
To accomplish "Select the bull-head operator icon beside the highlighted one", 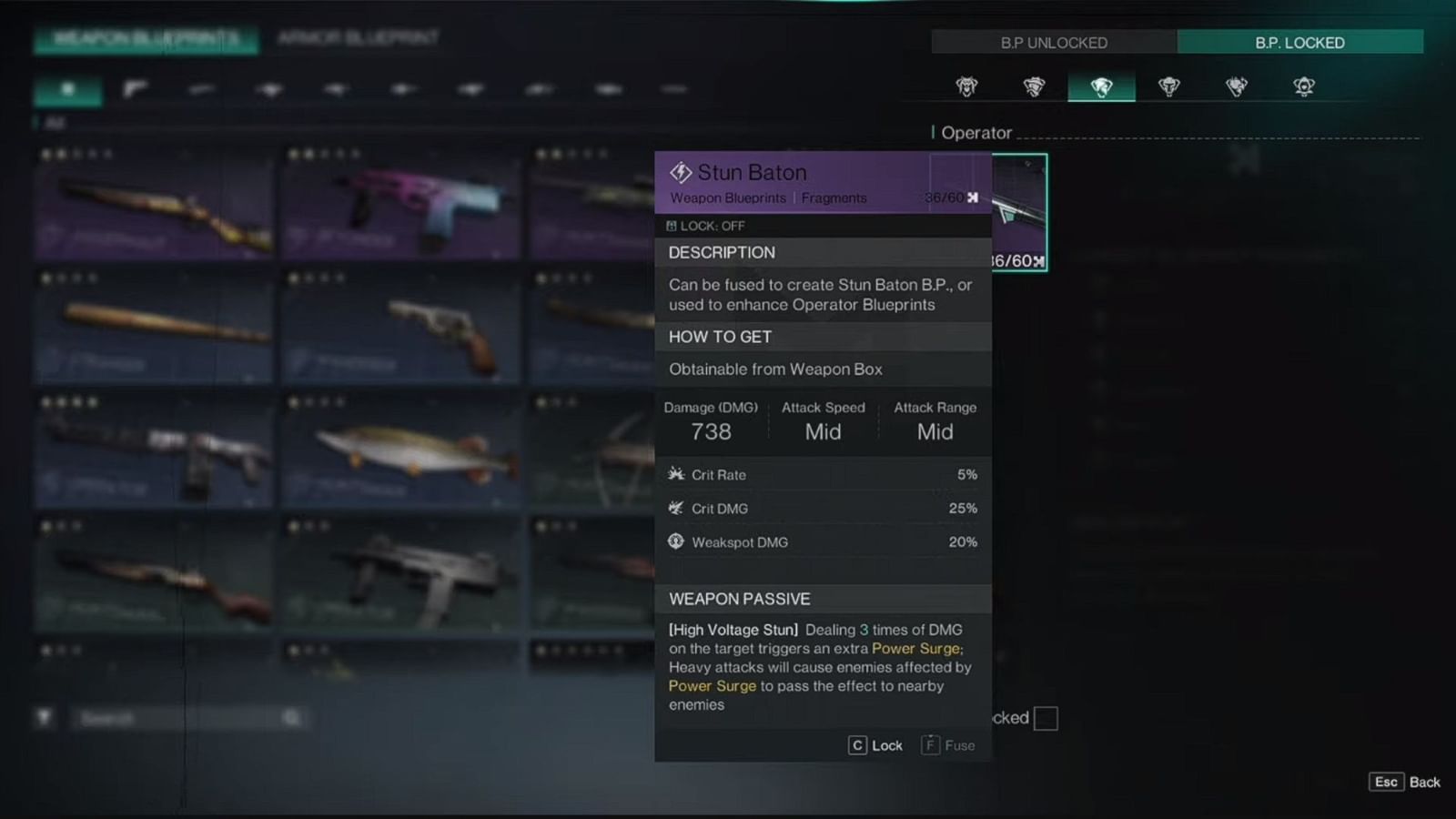I will point(1168,87).
